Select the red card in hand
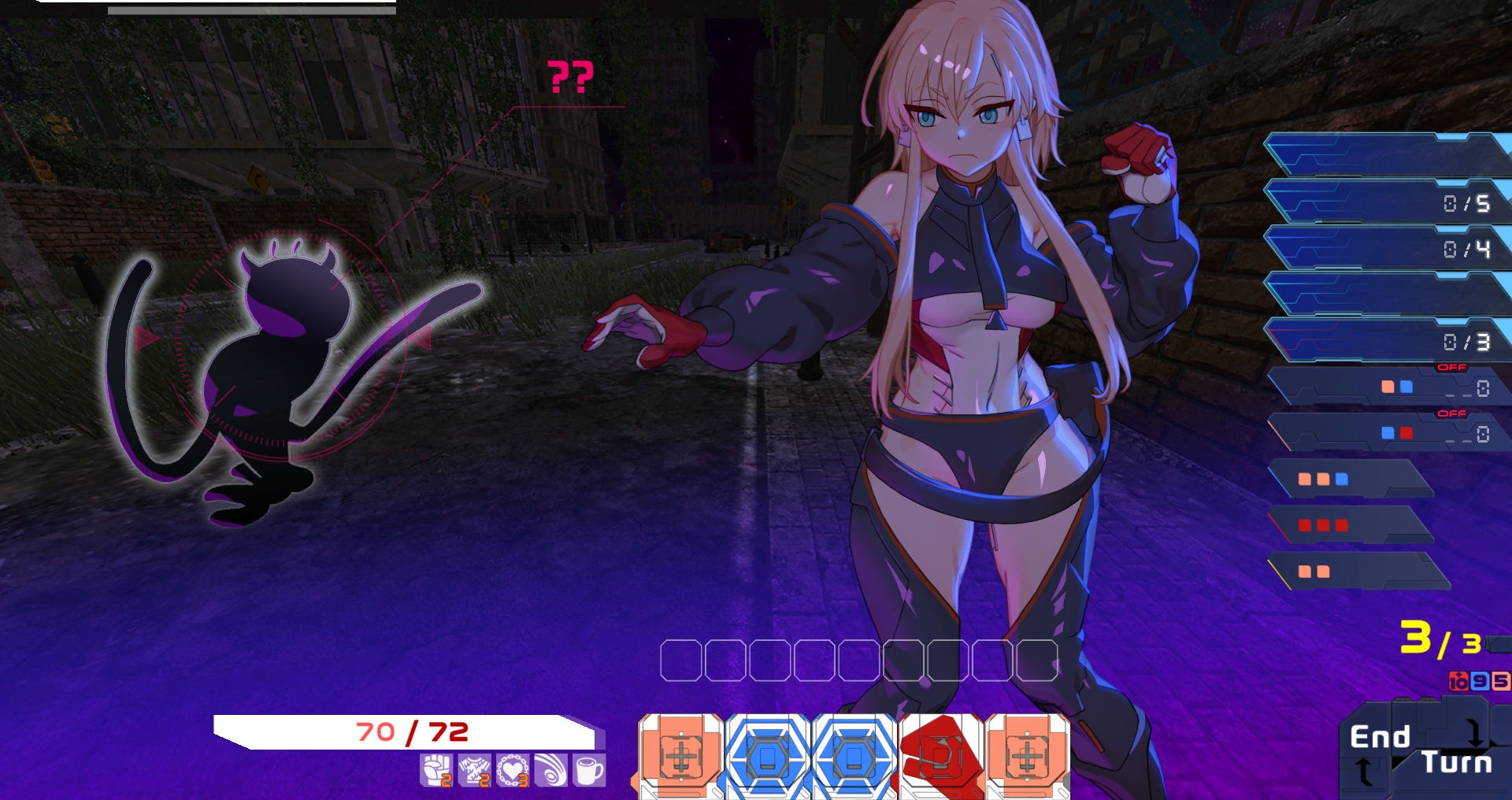 [940, 757]
